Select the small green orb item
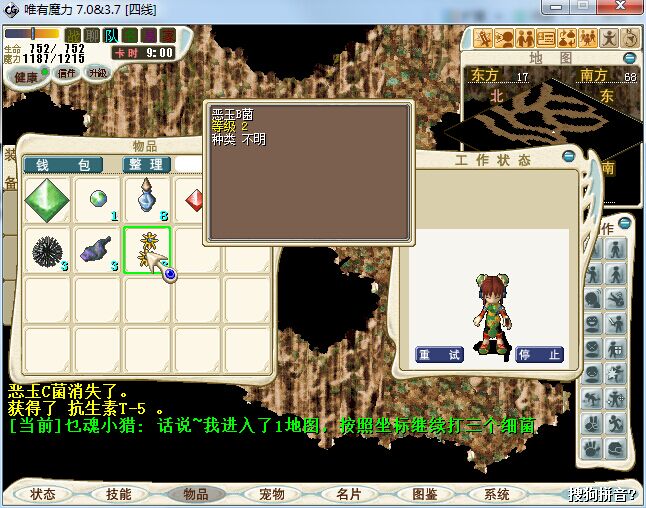The width and height of the screenshot is (646, 508). pos(97,199)
